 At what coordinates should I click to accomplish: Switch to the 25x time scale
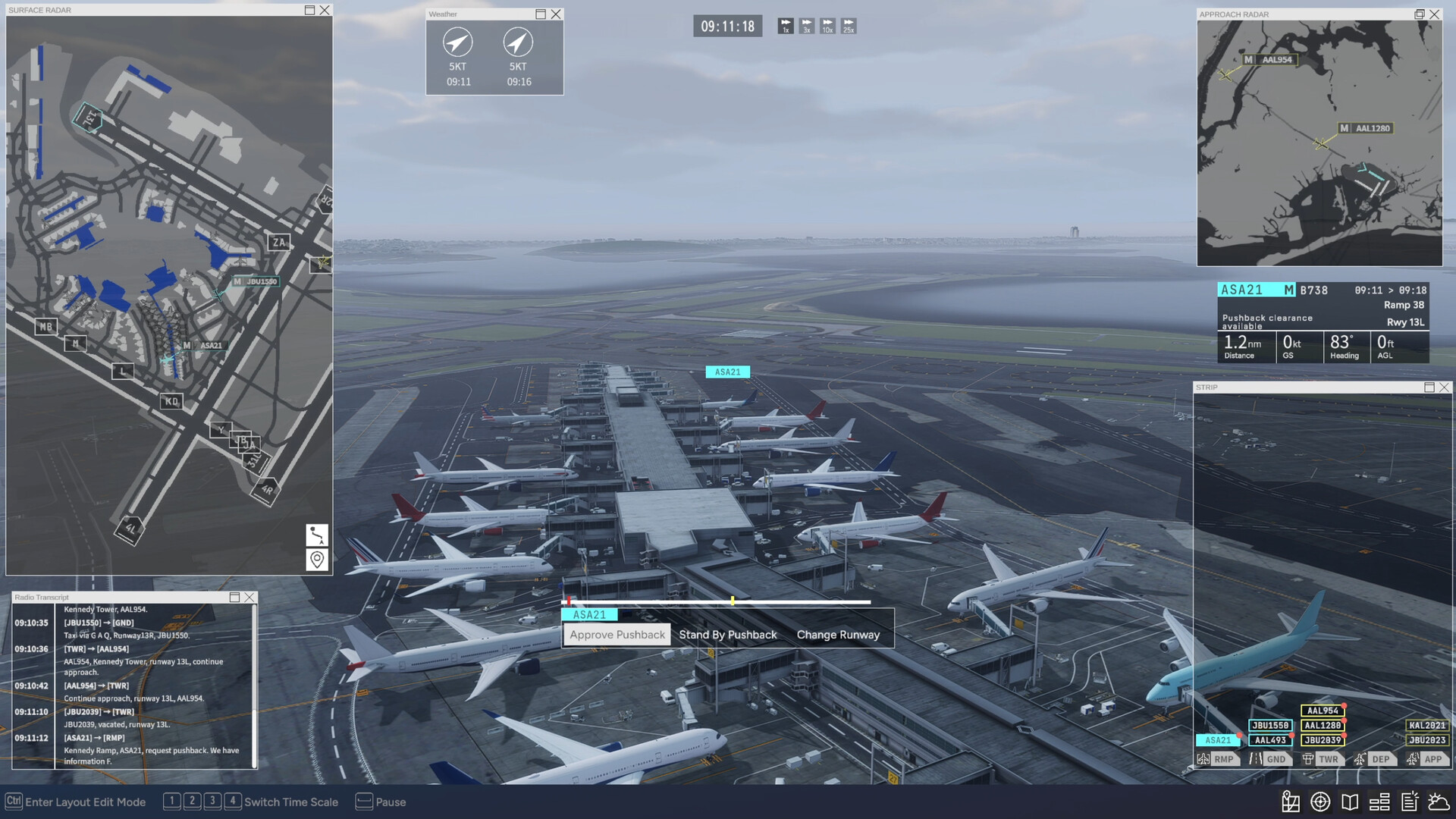pyautogui.click(x=848, y=26)
